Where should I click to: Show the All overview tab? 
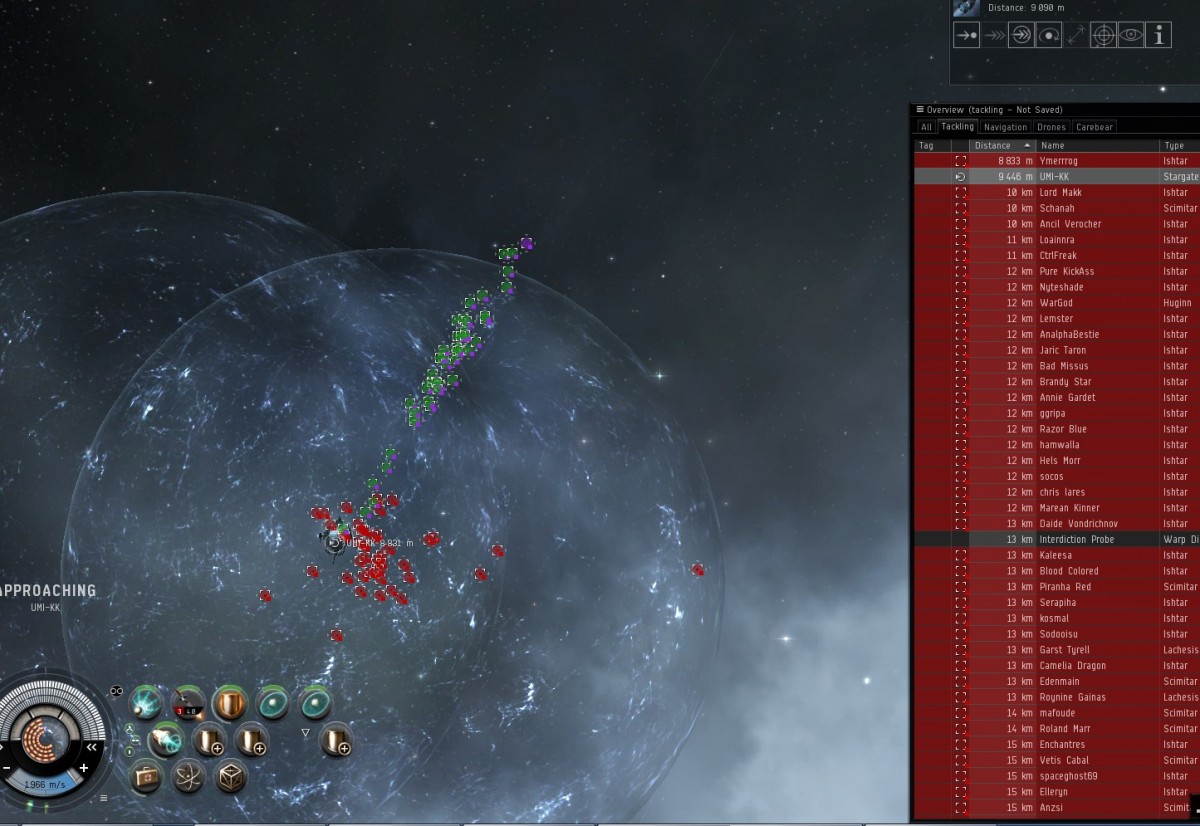tap(926, 127)
